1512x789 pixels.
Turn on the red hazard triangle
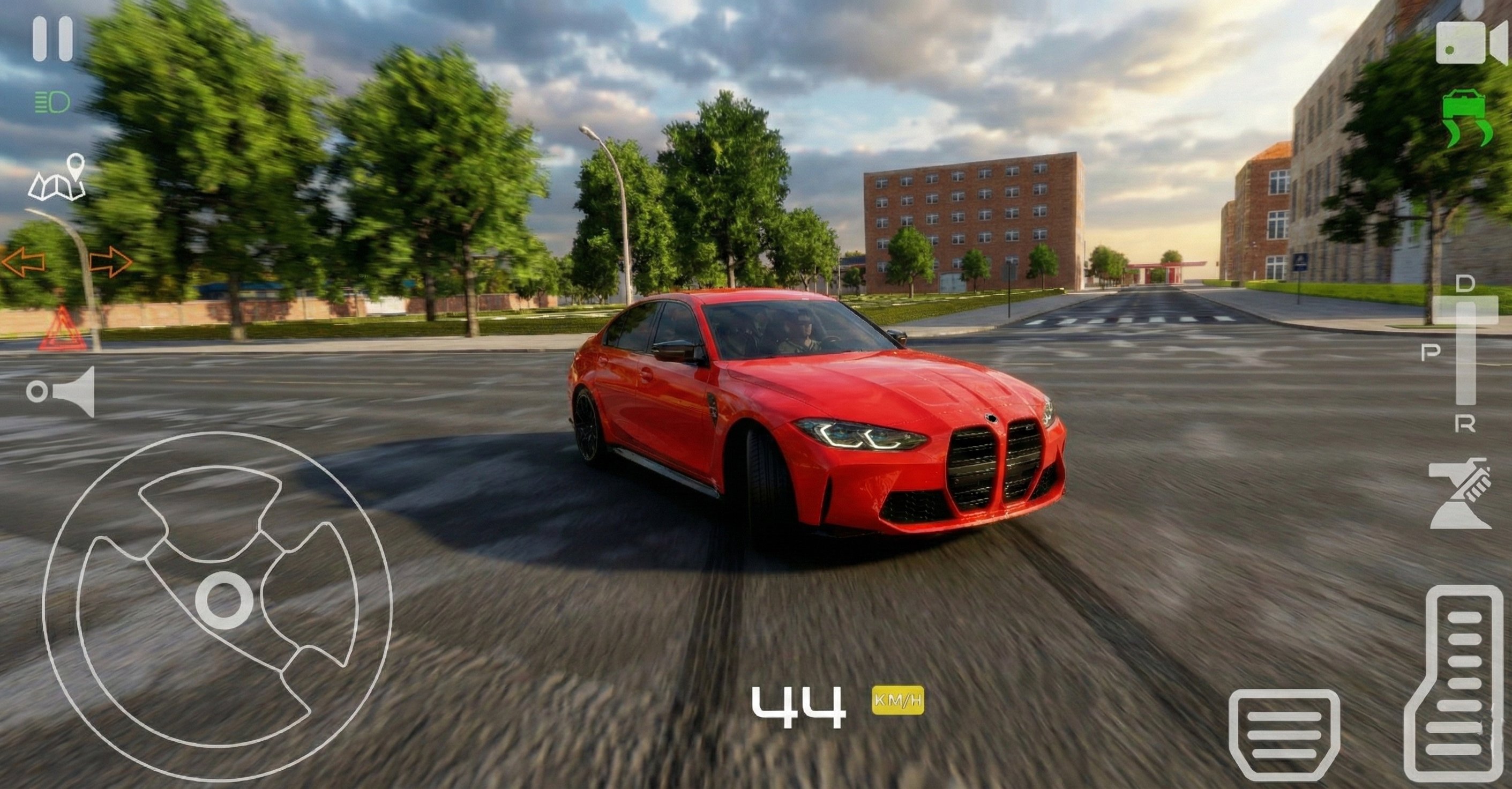[x=63, y=330]
